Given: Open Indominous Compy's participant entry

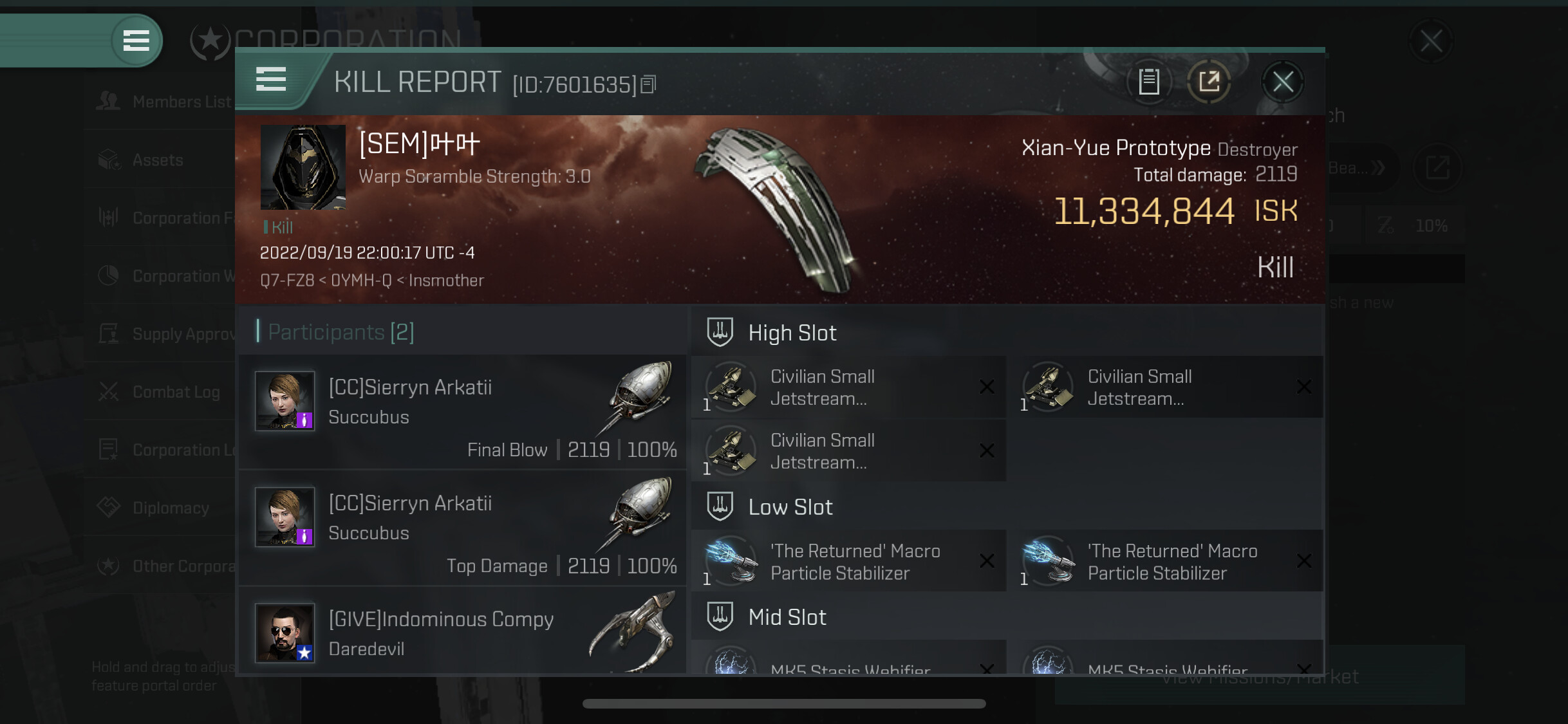Looking at the screenshot, I should tap(462, 633).
